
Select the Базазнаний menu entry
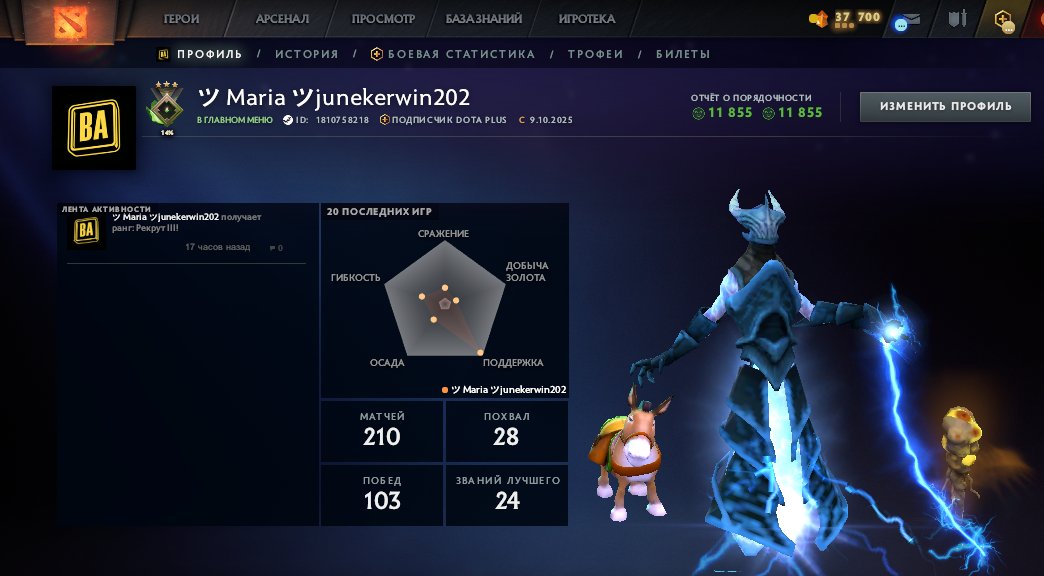click(486, 19)
